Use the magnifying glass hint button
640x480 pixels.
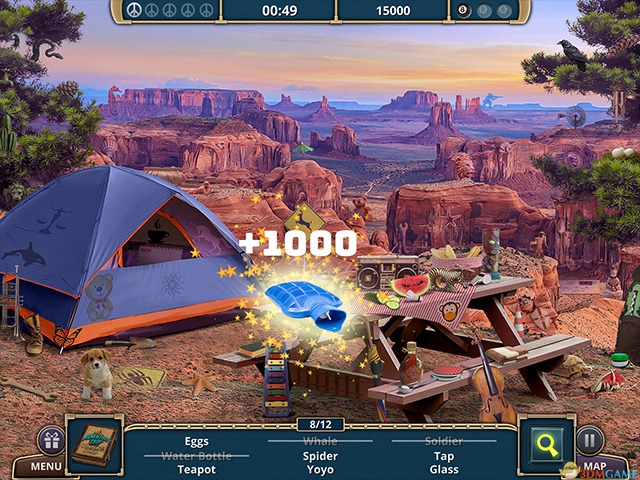[x=546, y=441]
